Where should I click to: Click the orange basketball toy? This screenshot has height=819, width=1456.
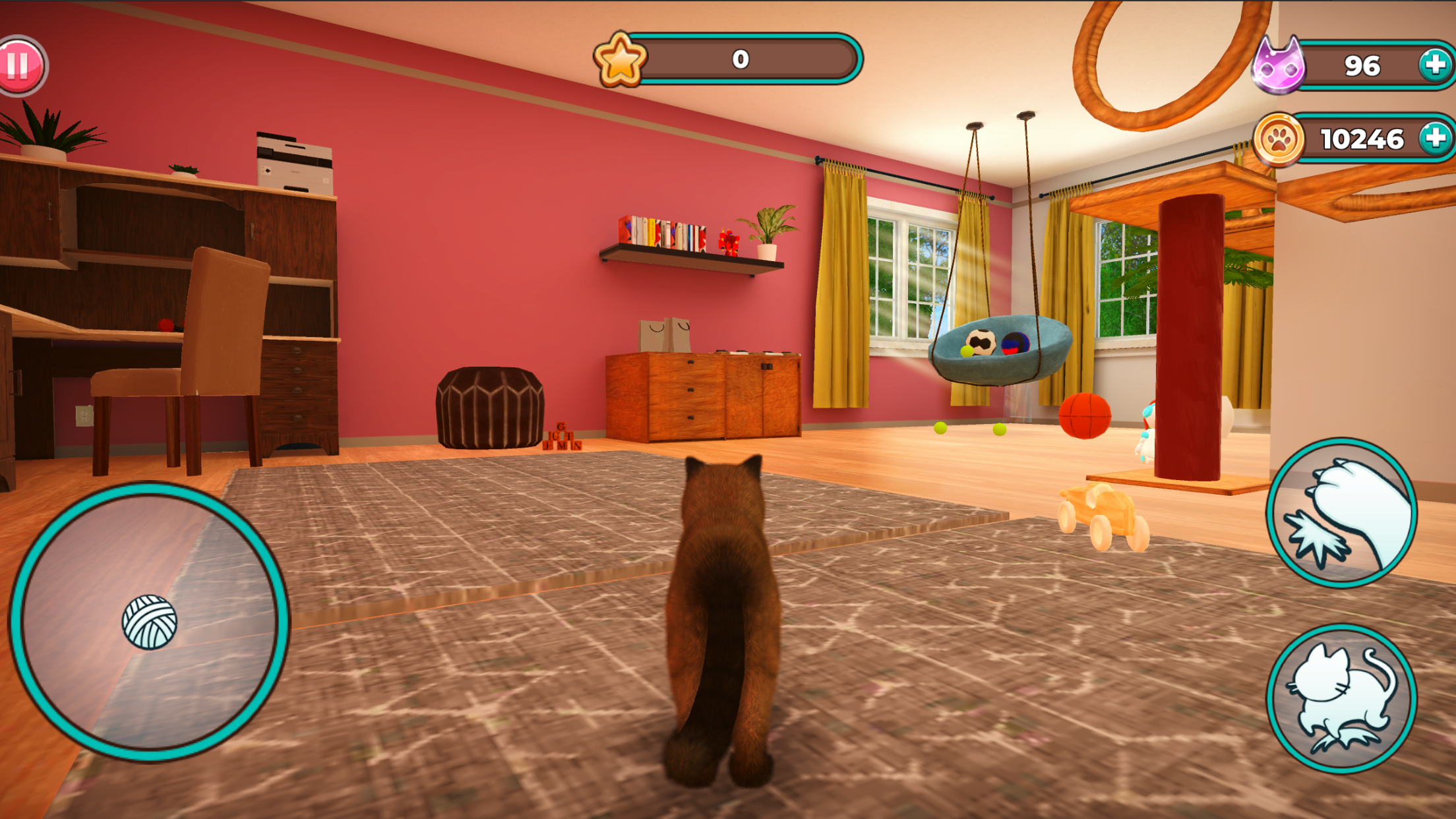coord(1086,415)
